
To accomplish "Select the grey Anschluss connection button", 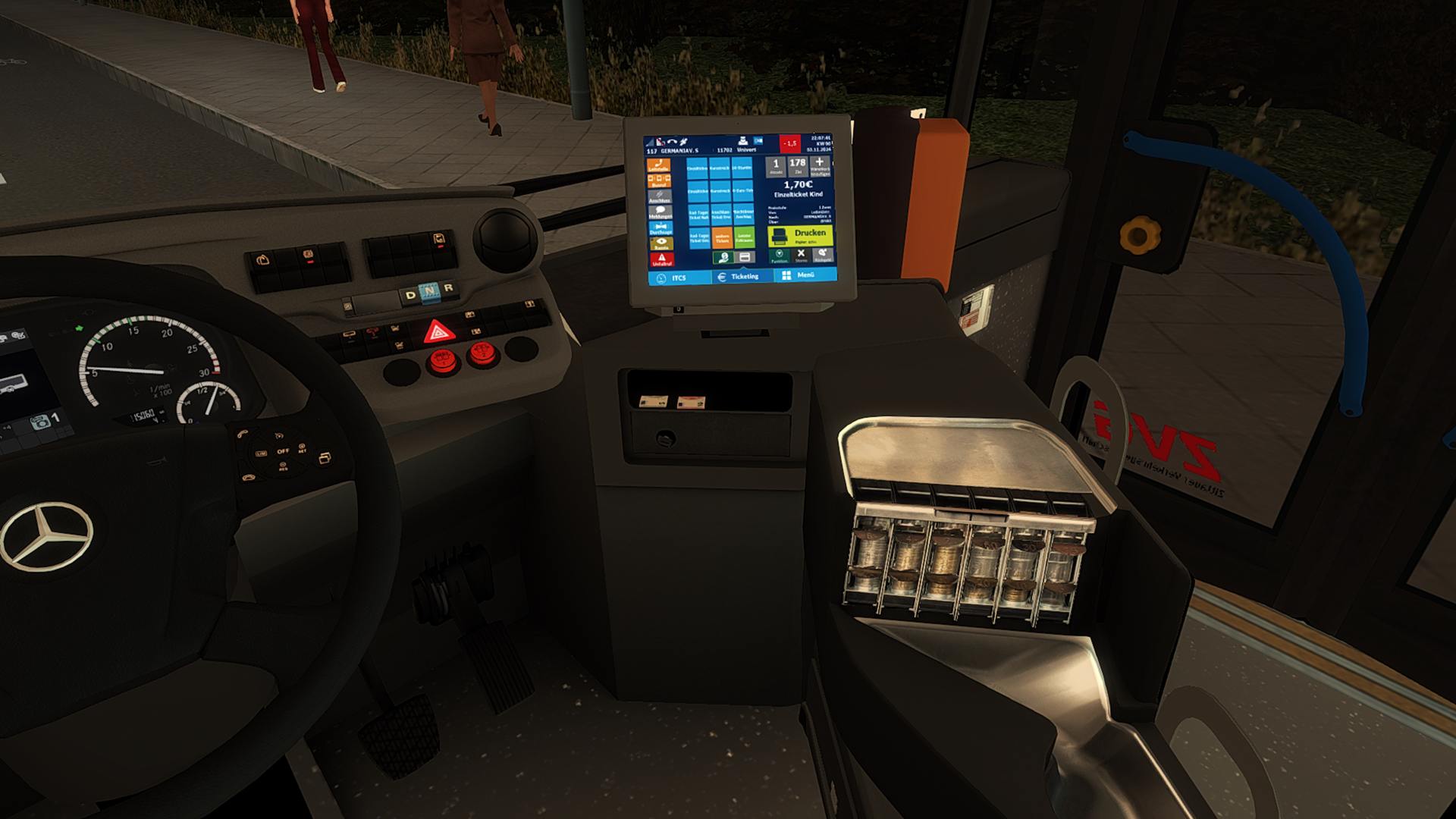I will tap(660, 196).
